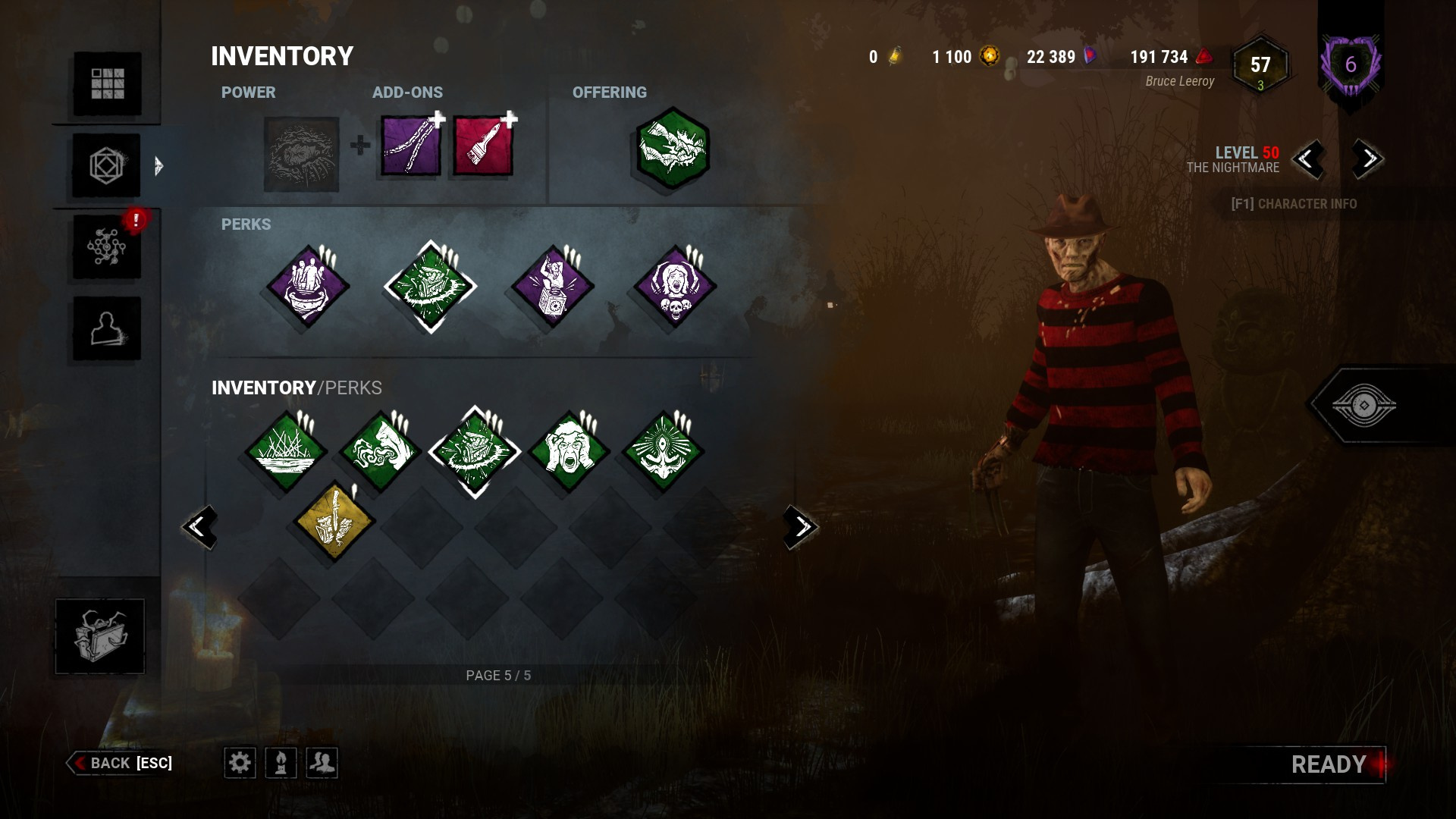Open the candle icon near the bottom bar
The image size is (1456, 819).
(281, 764)
